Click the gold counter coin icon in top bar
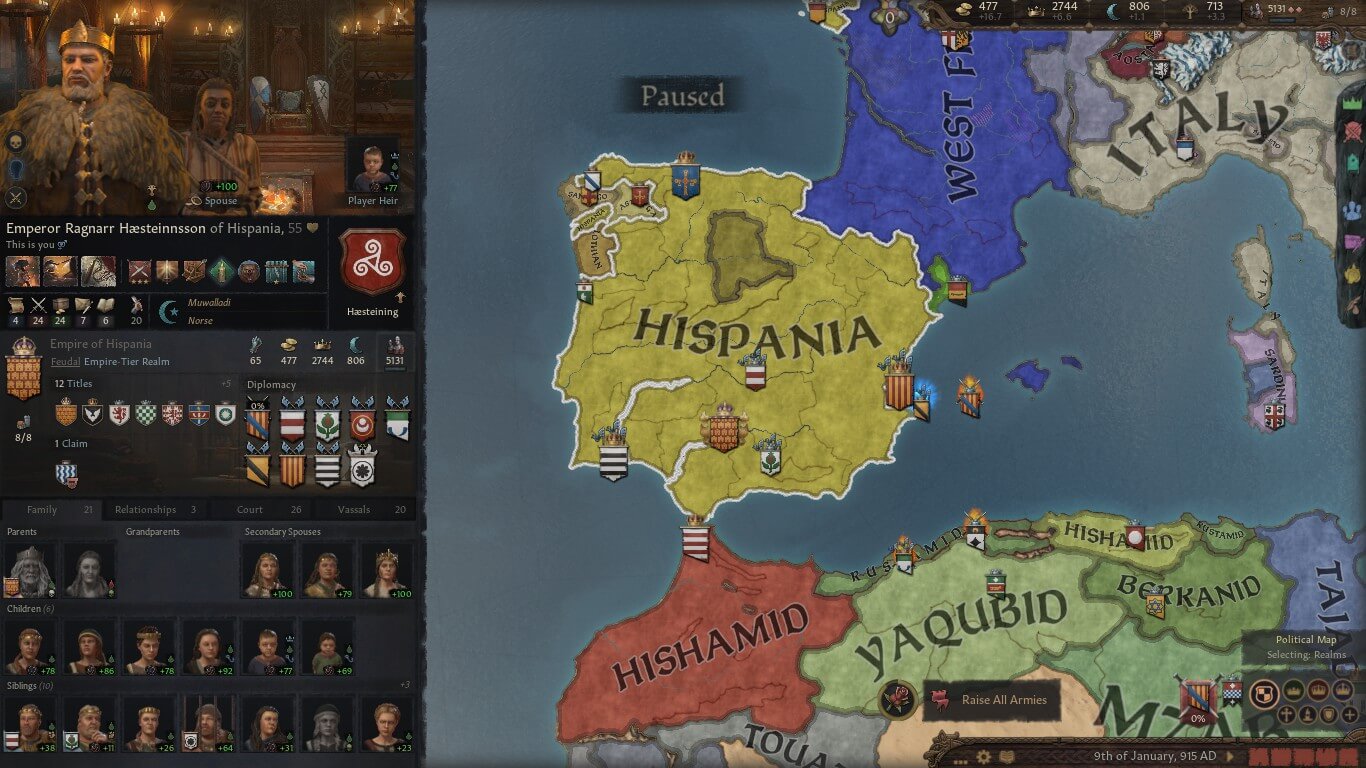Image resolution: width=1366 pixels, height=768 pixels. click(x=962, y=8)
